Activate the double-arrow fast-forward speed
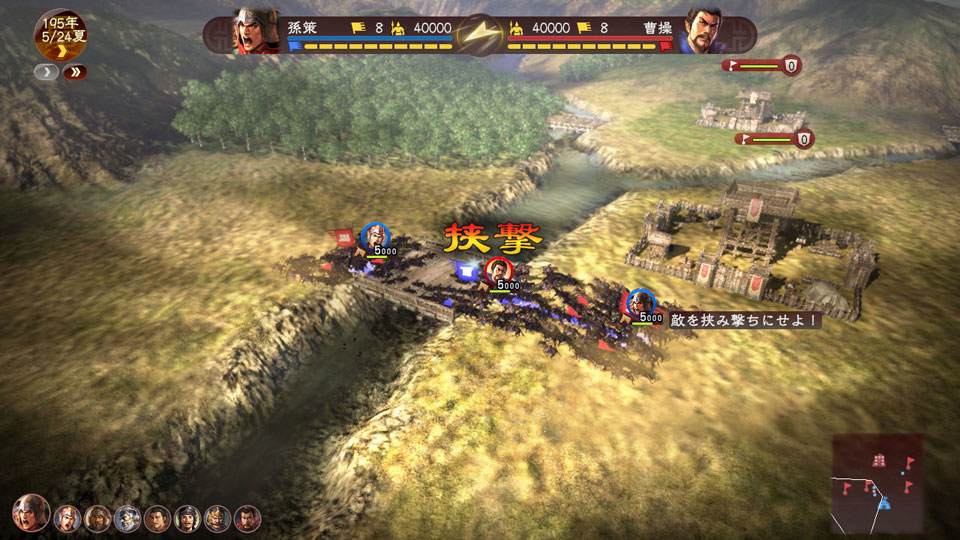This screenshot has height=540, width=960. (x=74, y=72)
